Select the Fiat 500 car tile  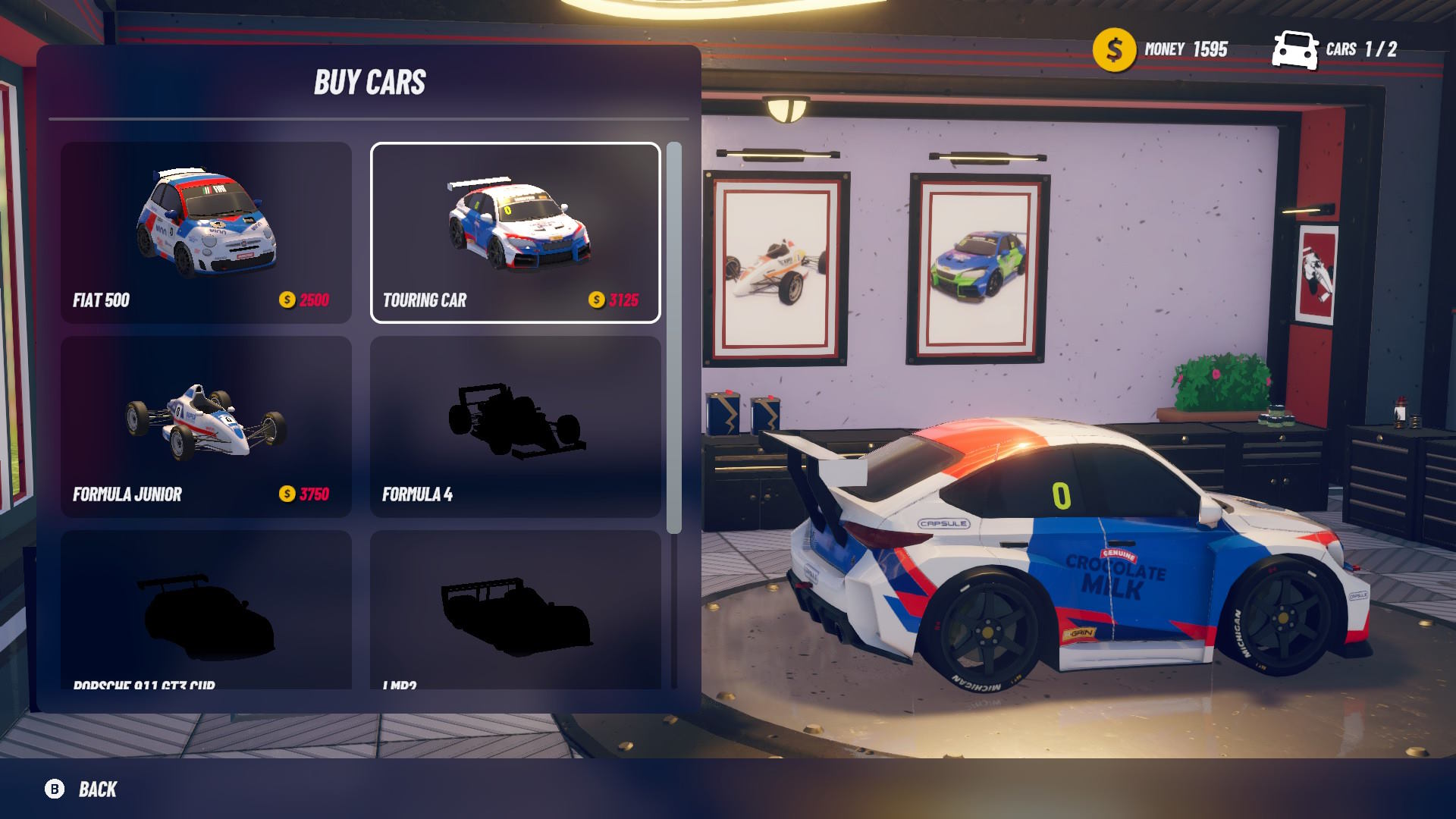click(x=206, y=232)
